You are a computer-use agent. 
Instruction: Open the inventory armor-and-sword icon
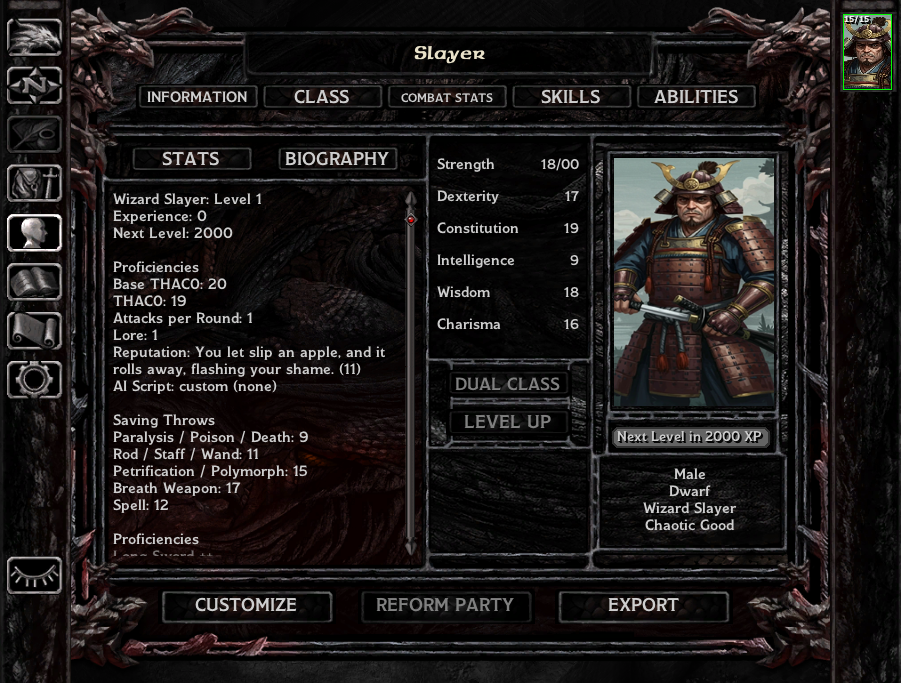pyautogui.click(x=34, y=184)
